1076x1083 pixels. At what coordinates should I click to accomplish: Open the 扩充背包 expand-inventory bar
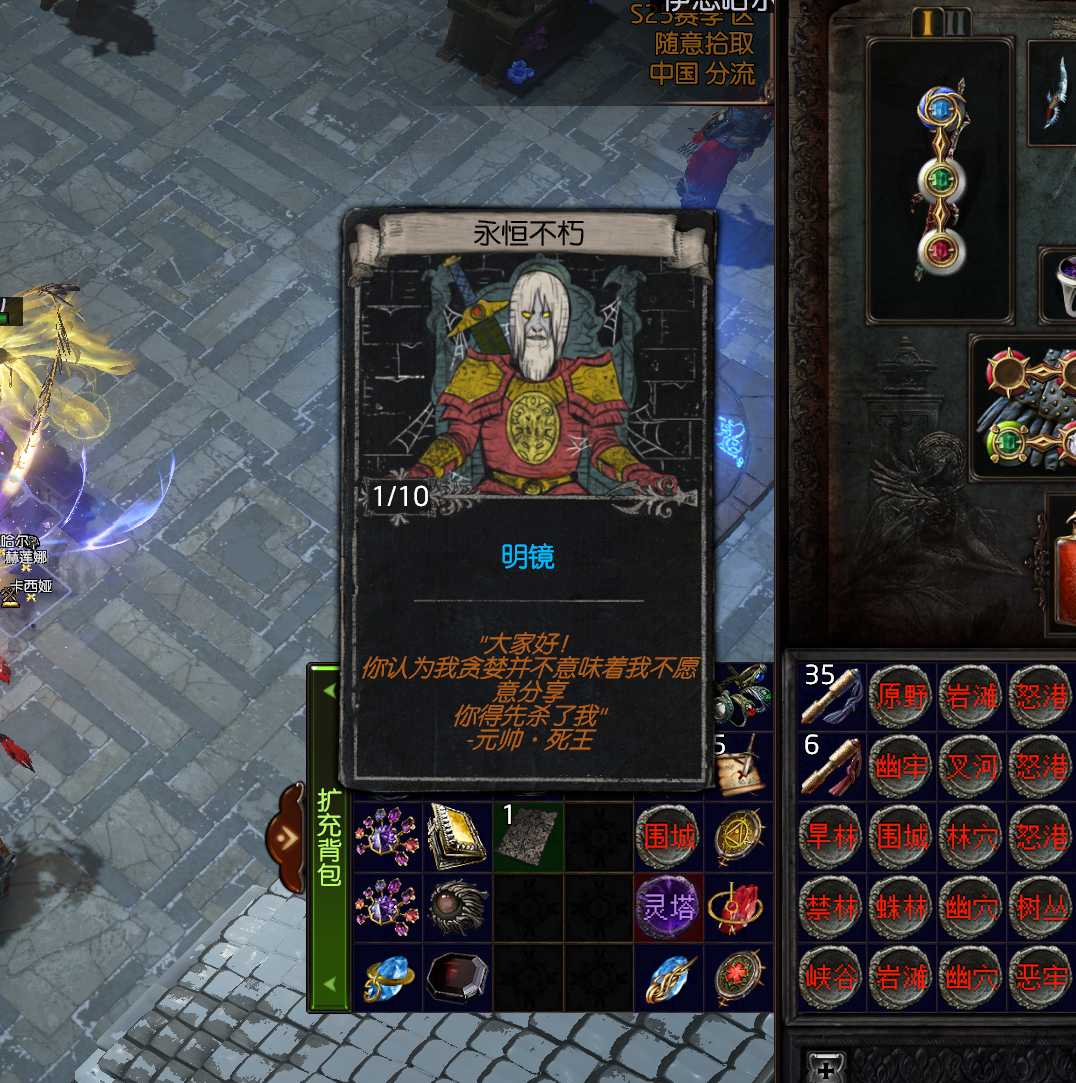pos(329,836)
